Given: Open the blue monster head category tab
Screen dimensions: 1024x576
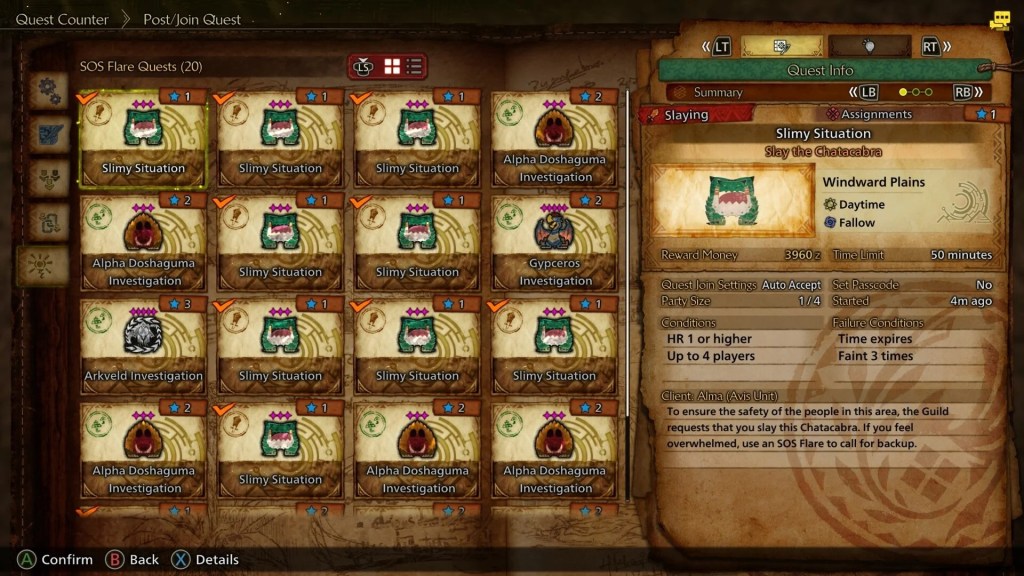Looking at the screenshot, I should tap(48, 135).
